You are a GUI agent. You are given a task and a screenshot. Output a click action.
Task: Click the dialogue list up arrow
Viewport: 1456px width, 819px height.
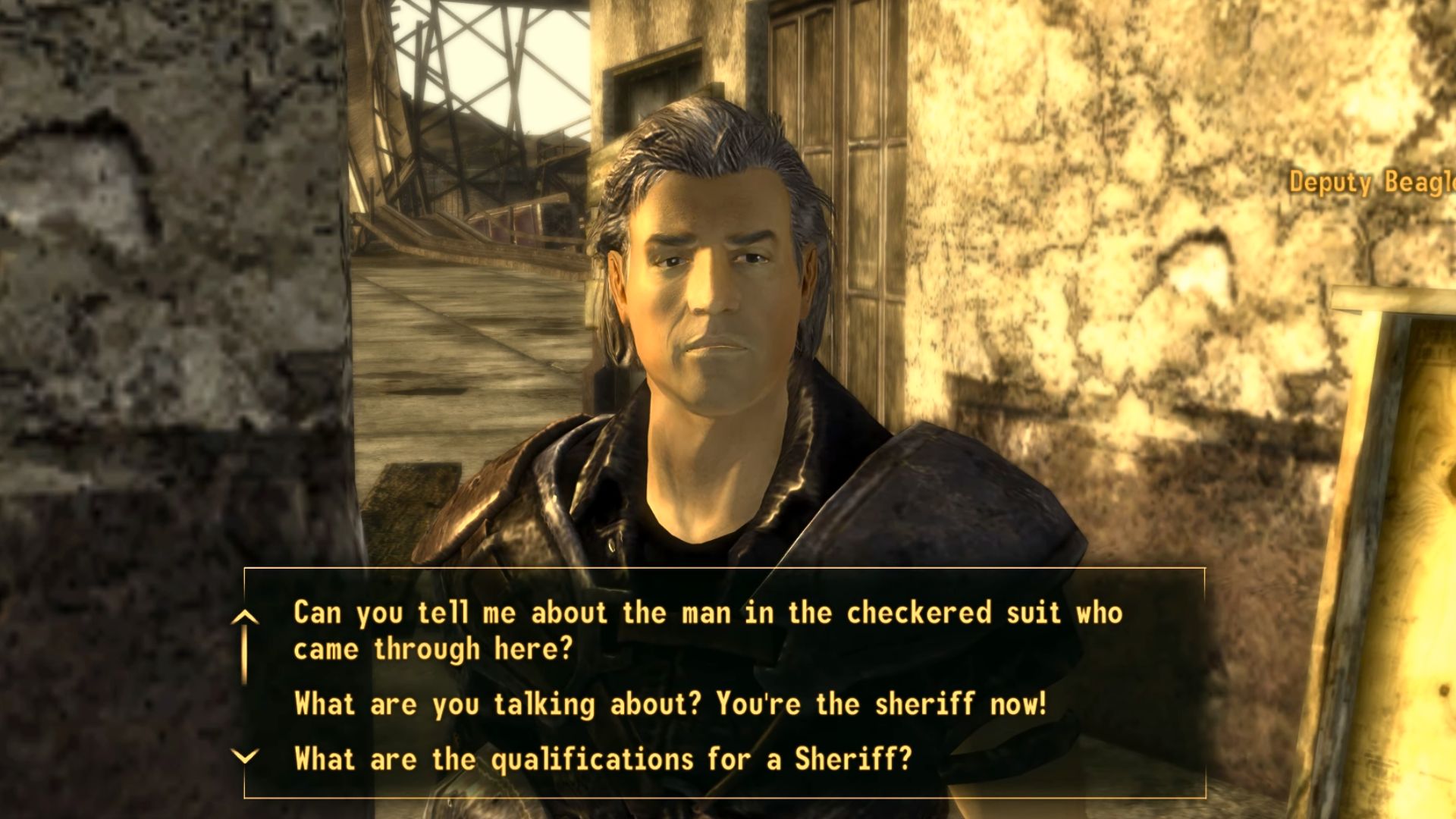pyautogui.click(x=245, y=618)
